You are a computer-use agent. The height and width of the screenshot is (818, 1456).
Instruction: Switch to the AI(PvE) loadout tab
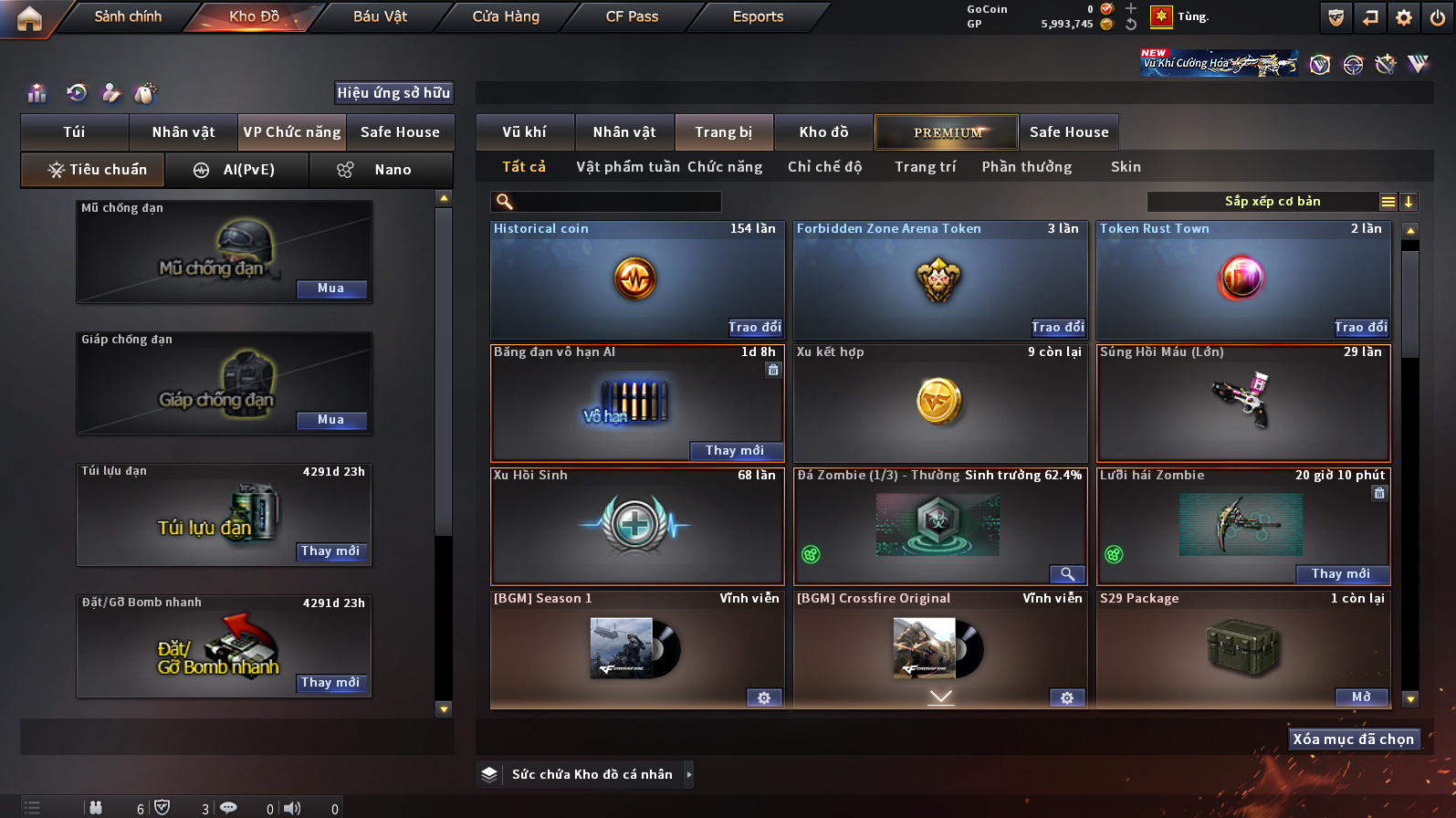(237, 170)
